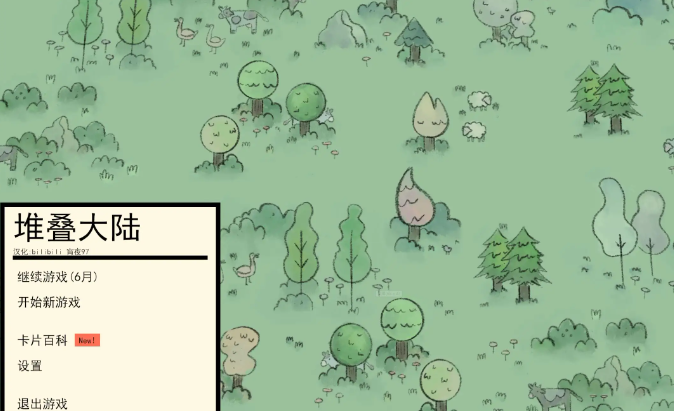674x411 pixels.
Task: Choose 退出游戏 to quit the game
Action: point(42,403)
